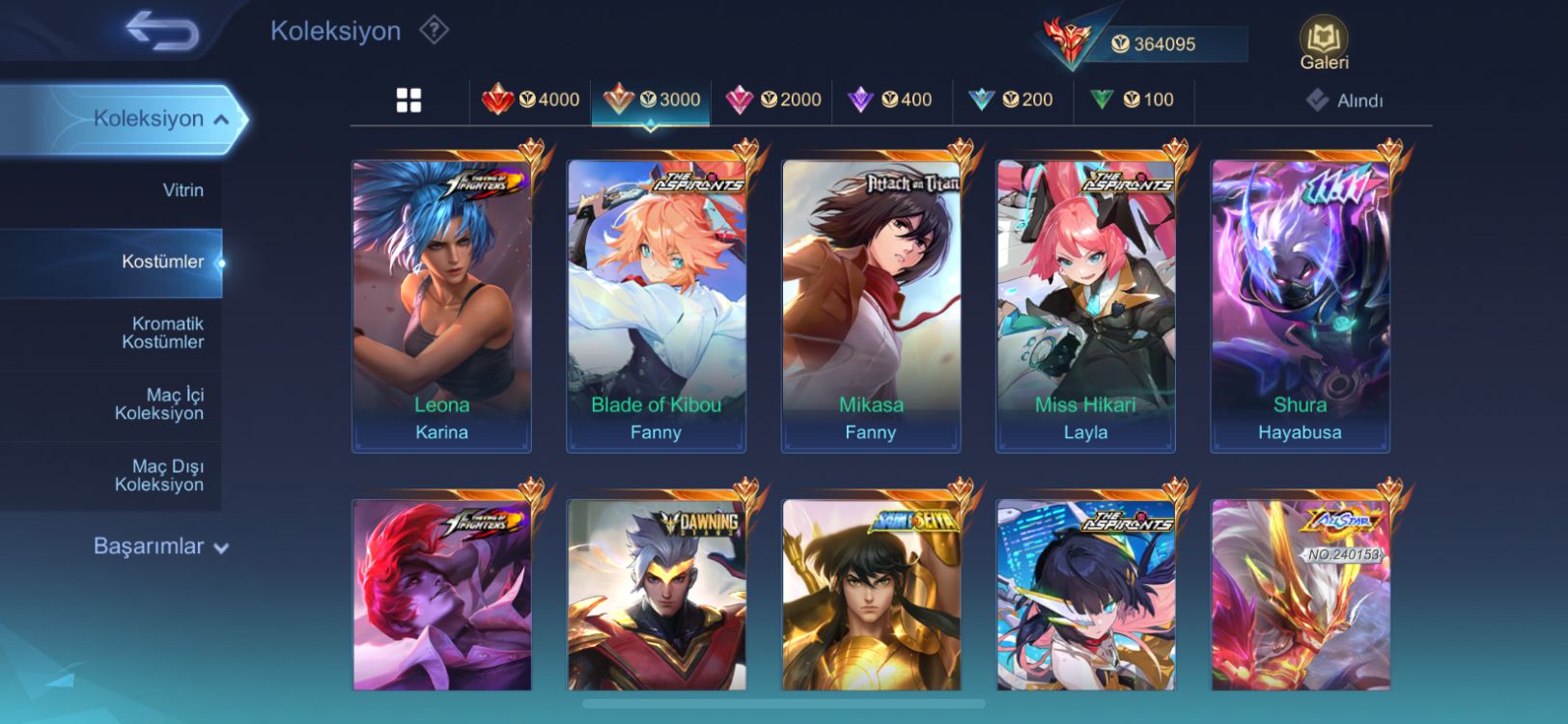Open the Galeri gallery
The width and height of the screenshot is (1568, 724).
pos(1324,44)
